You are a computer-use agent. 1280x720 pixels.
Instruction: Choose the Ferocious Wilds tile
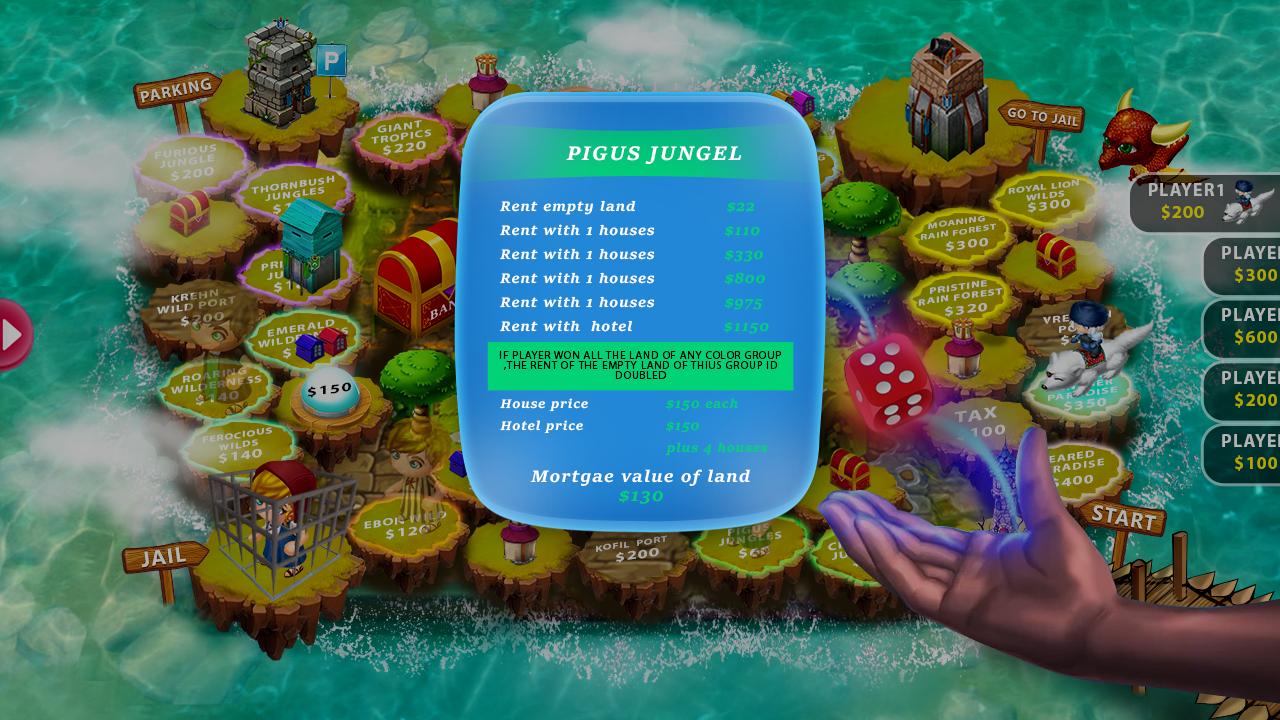(238, 445)
